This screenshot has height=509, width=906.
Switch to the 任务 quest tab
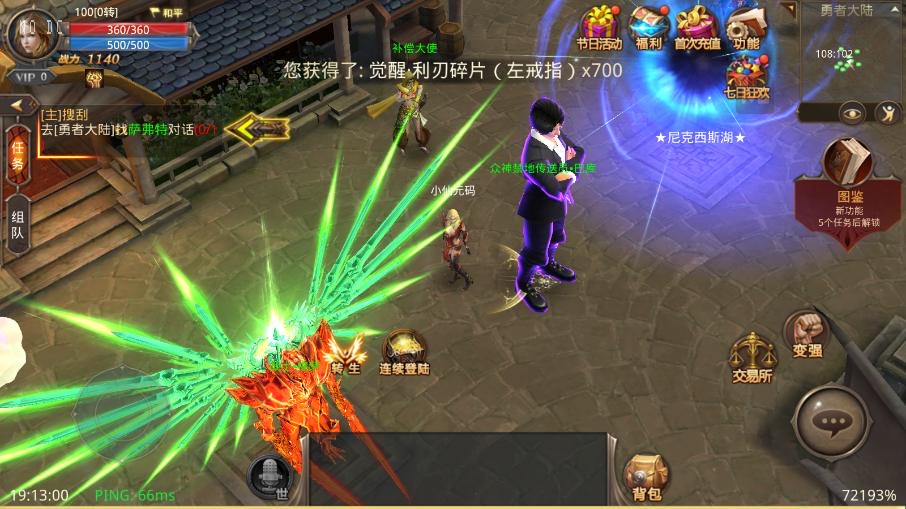tap(17, 157)
